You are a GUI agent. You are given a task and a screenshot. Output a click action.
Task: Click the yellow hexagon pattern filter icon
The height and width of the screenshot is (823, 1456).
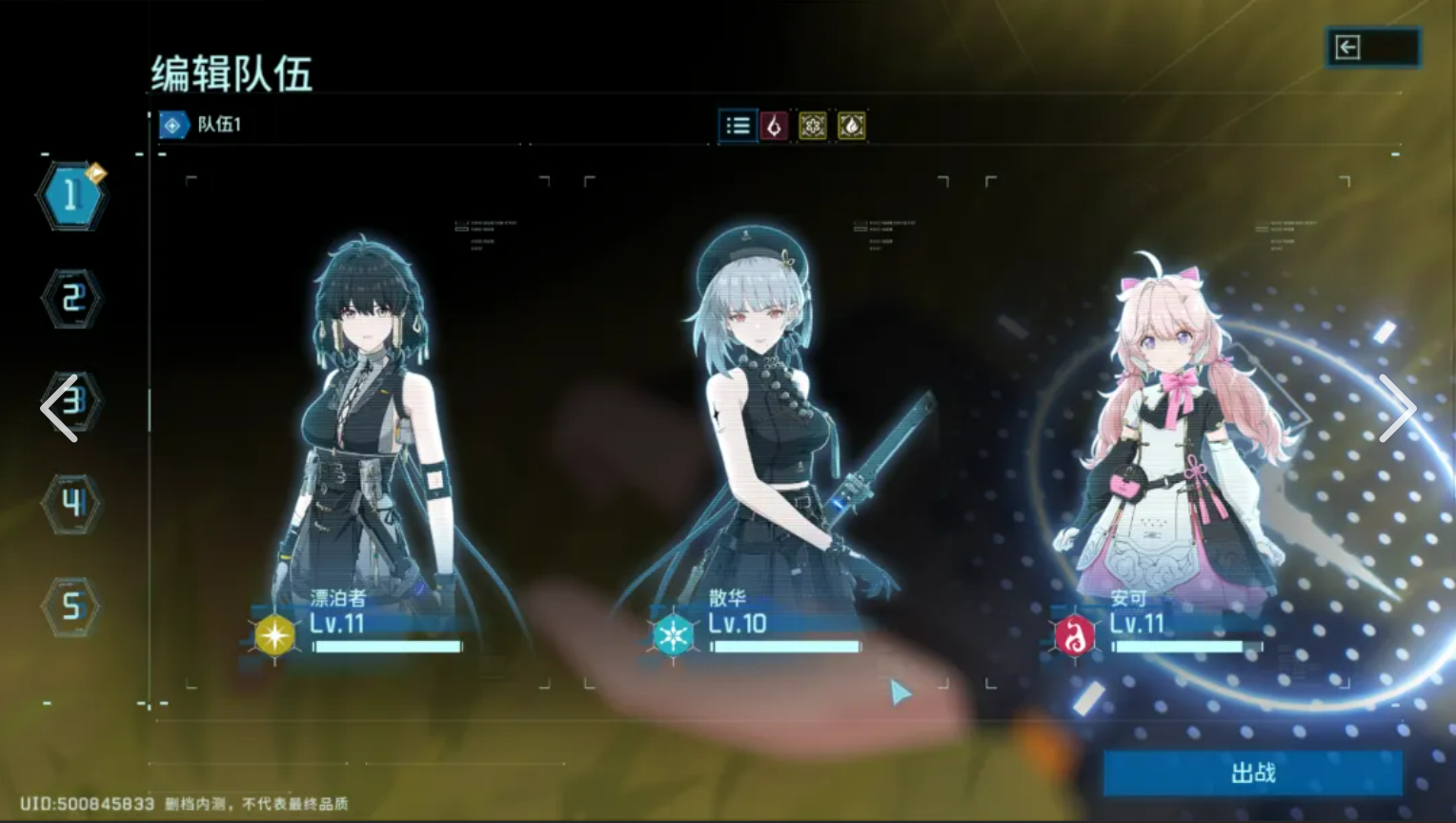click(813, 126)
